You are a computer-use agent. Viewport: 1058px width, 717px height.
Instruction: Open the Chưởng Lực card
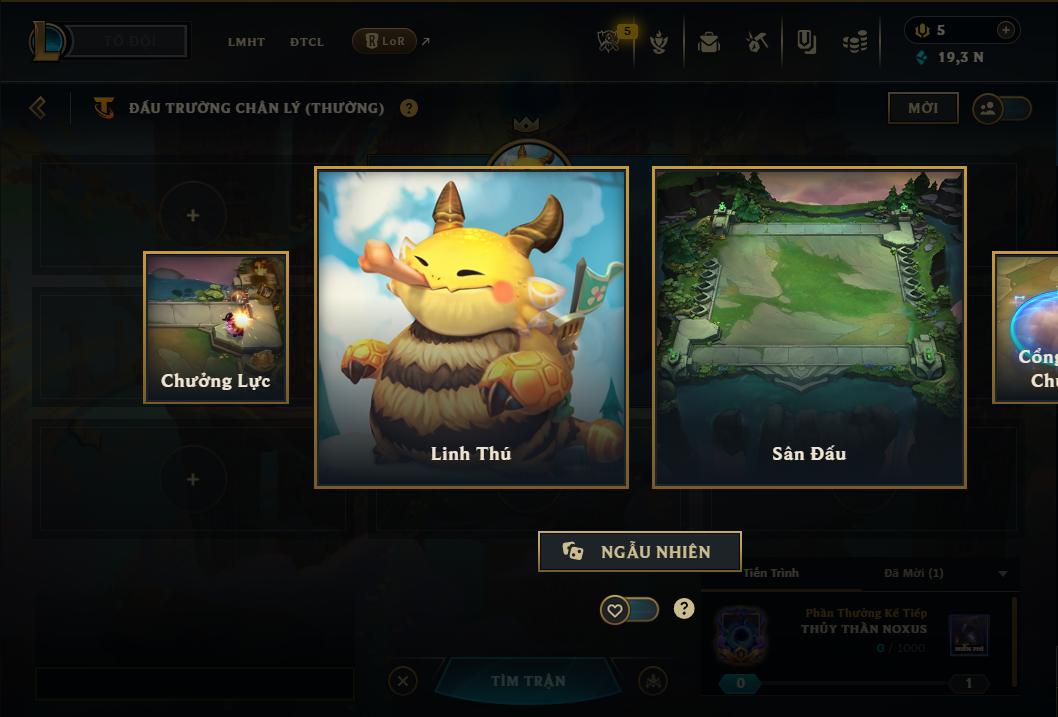coord(216,327)
